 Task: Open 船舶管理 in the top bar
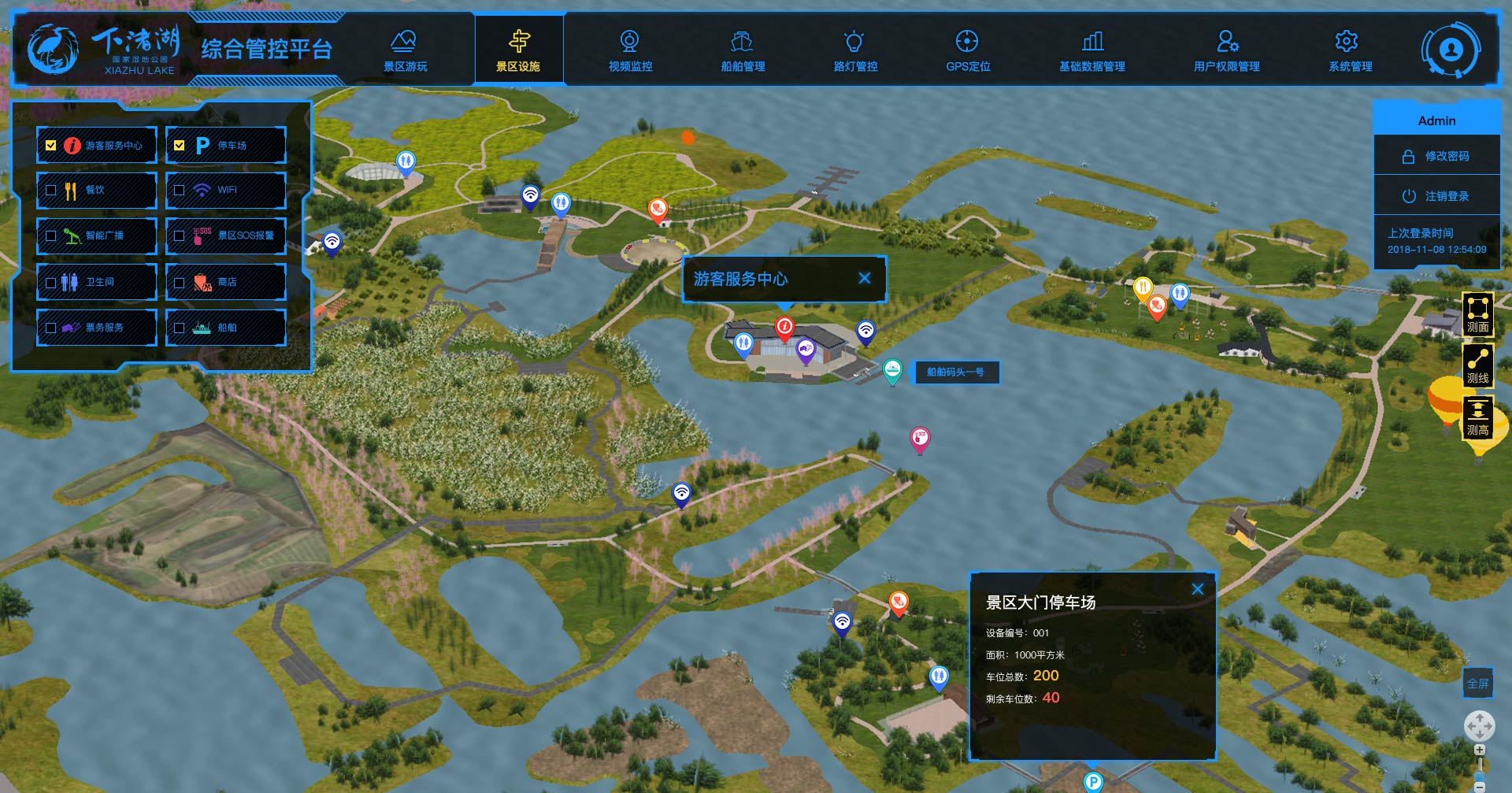click(x=743, y=50)
